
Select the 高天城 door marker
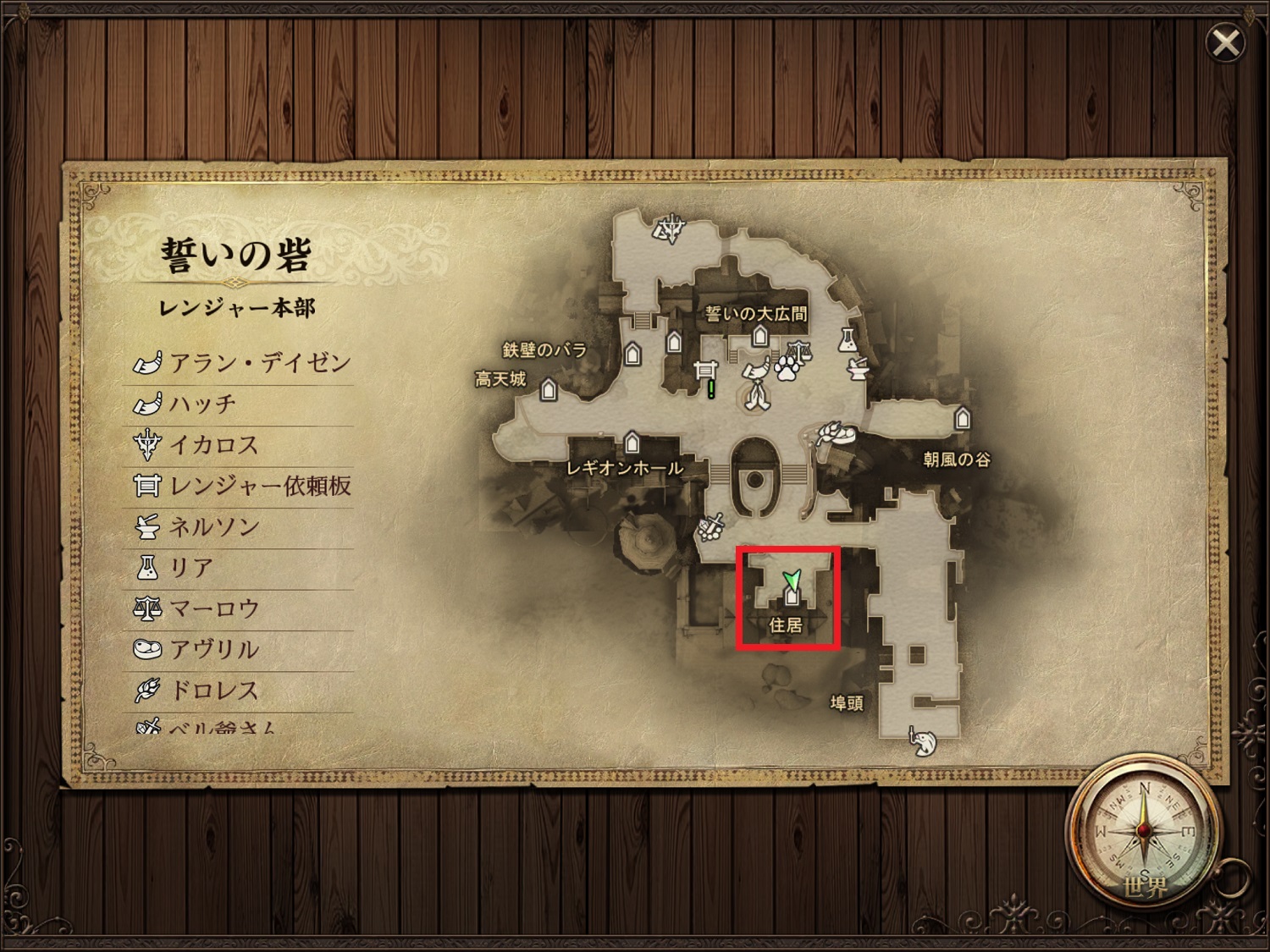(x=549, y=390)
